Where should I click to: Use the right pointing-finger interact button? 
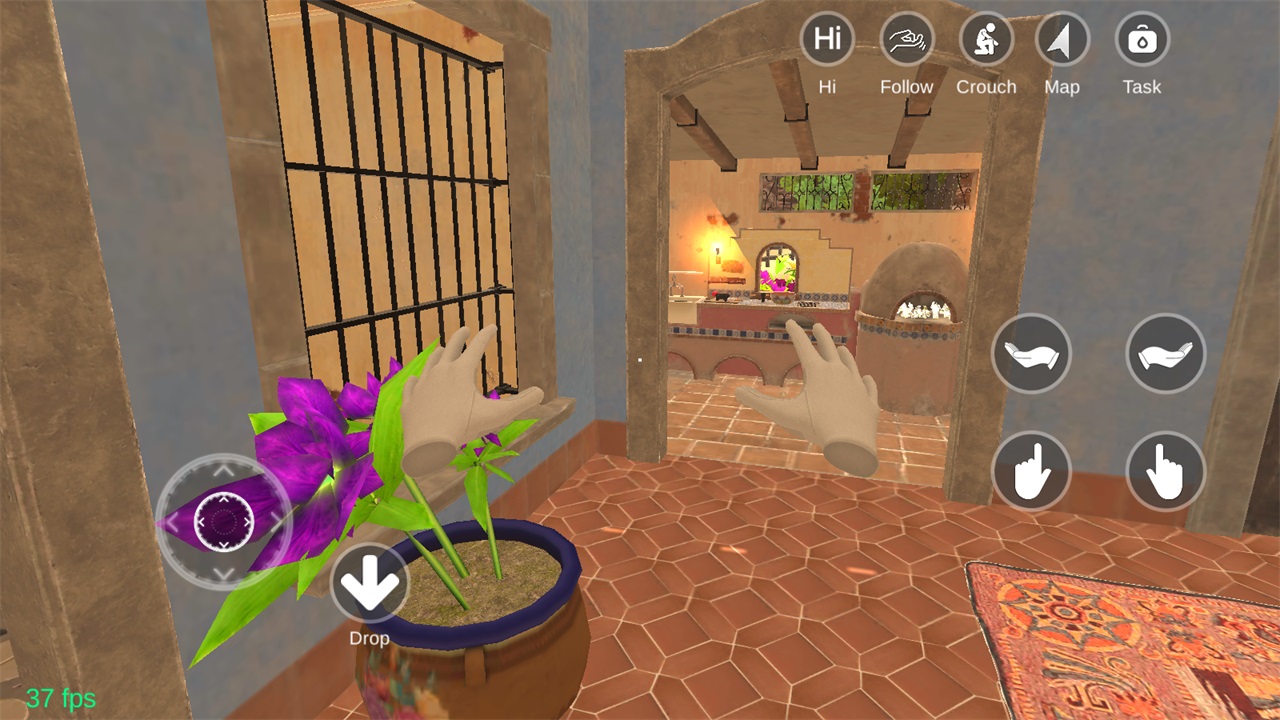[1165, 471]
